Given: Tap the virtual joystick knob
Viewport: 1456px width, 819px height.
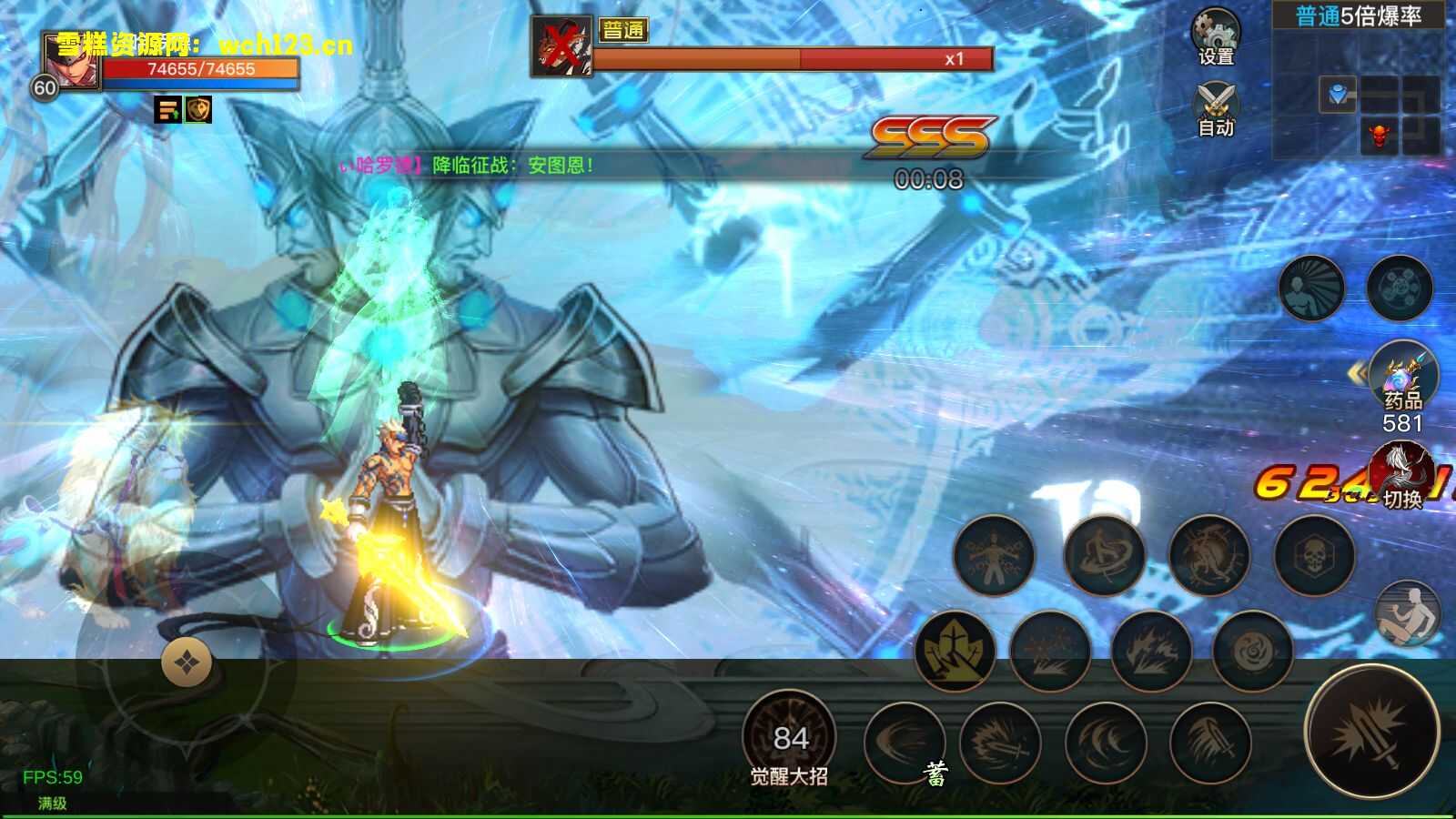Looking at the screenshot, I should tap(187, 662).
